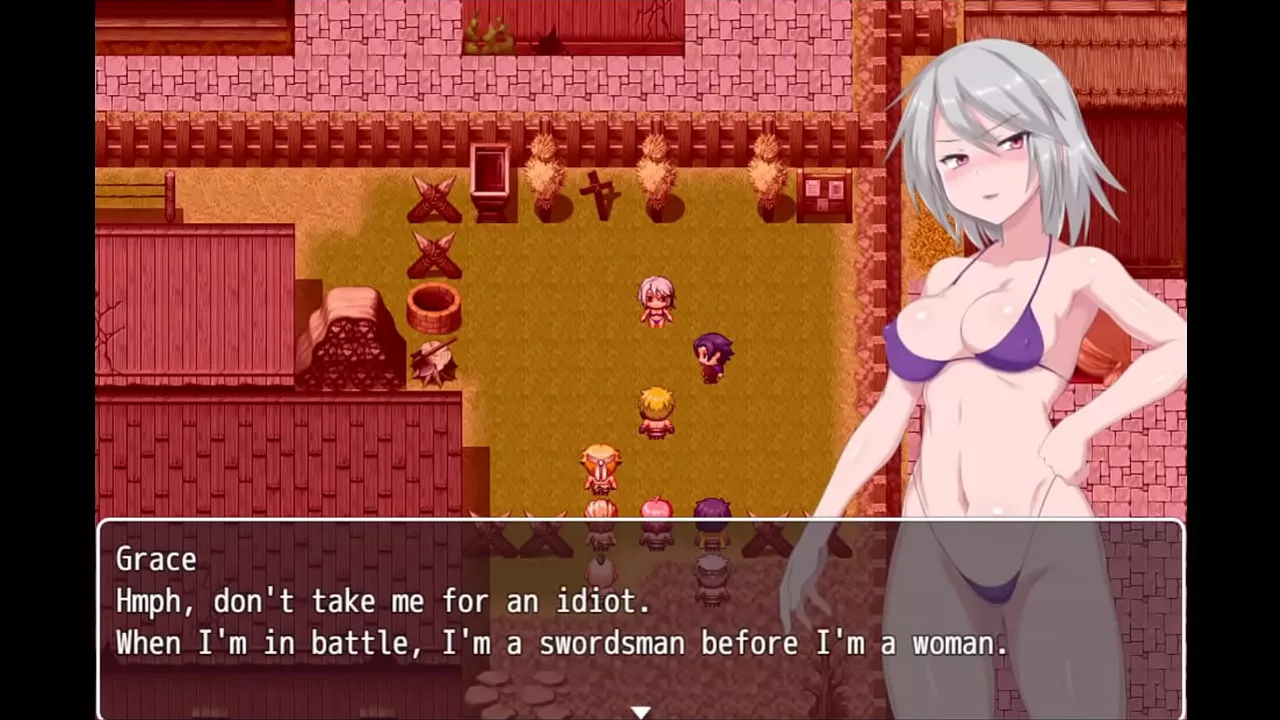Advance dialogue with the down arrow indicator
Viewport: 1280px width, 720px height.
pyautogui.click(x=640, y=711)
